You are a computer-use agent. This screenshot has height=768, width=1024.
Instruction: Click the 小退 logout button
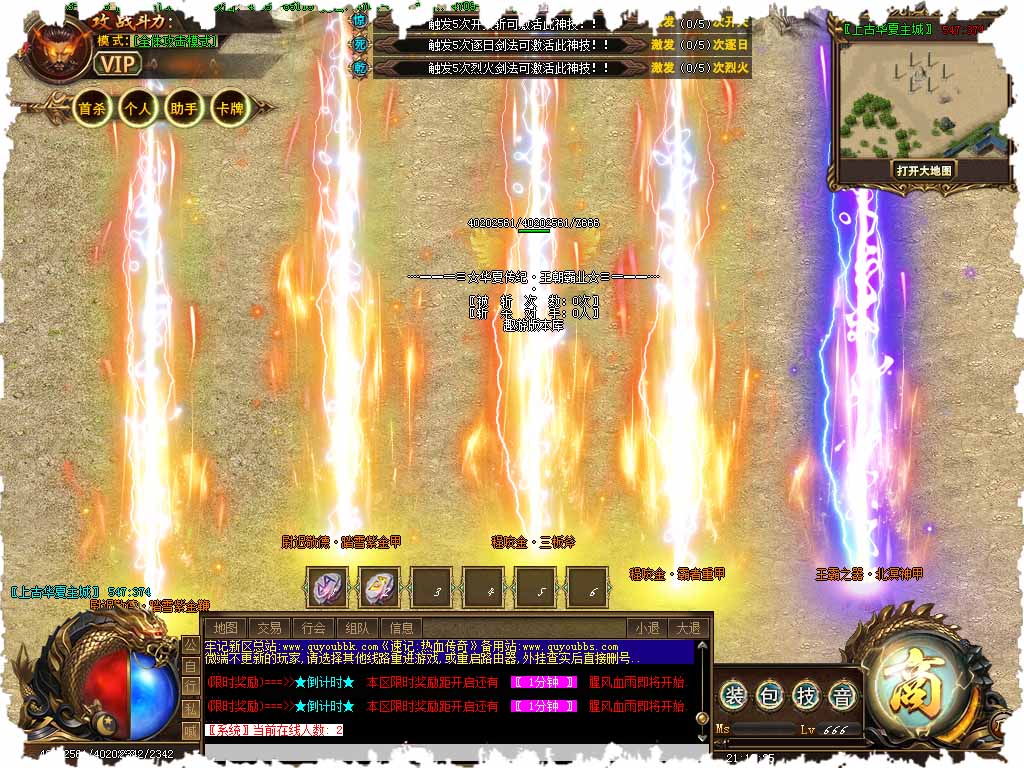[x=646, y=628]
